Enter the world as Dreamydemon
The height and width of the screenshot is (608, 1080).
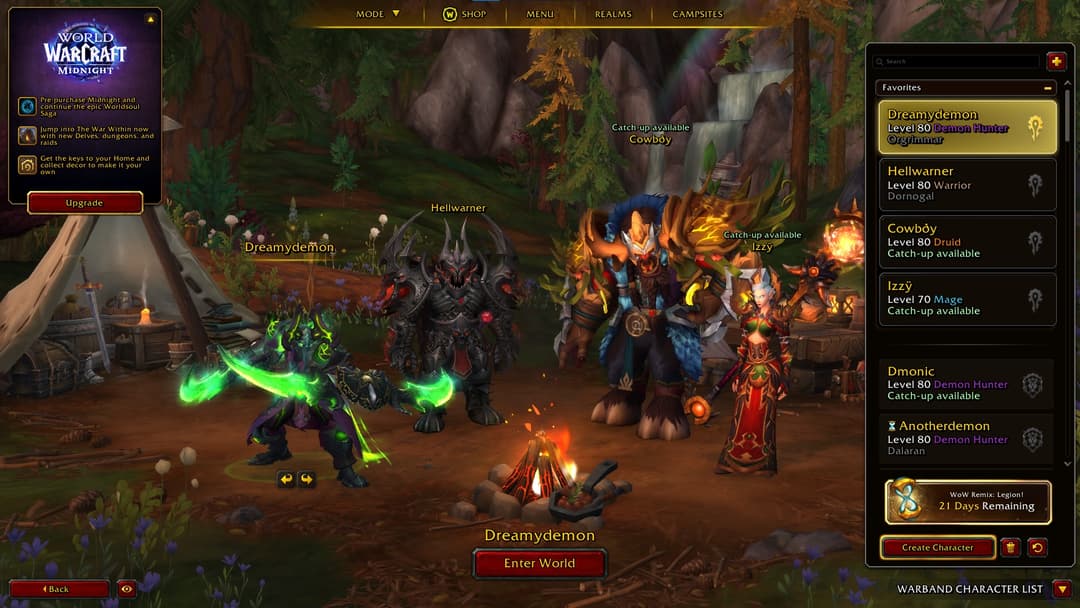pos(539,563)
